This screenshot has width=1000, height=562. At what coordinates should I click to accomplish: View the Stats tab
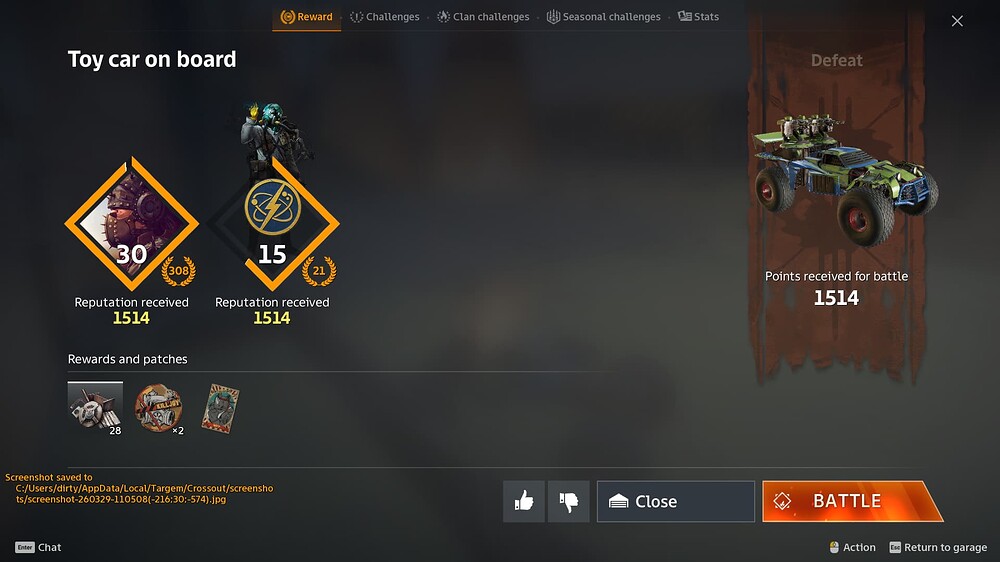(x=698, y=17)
